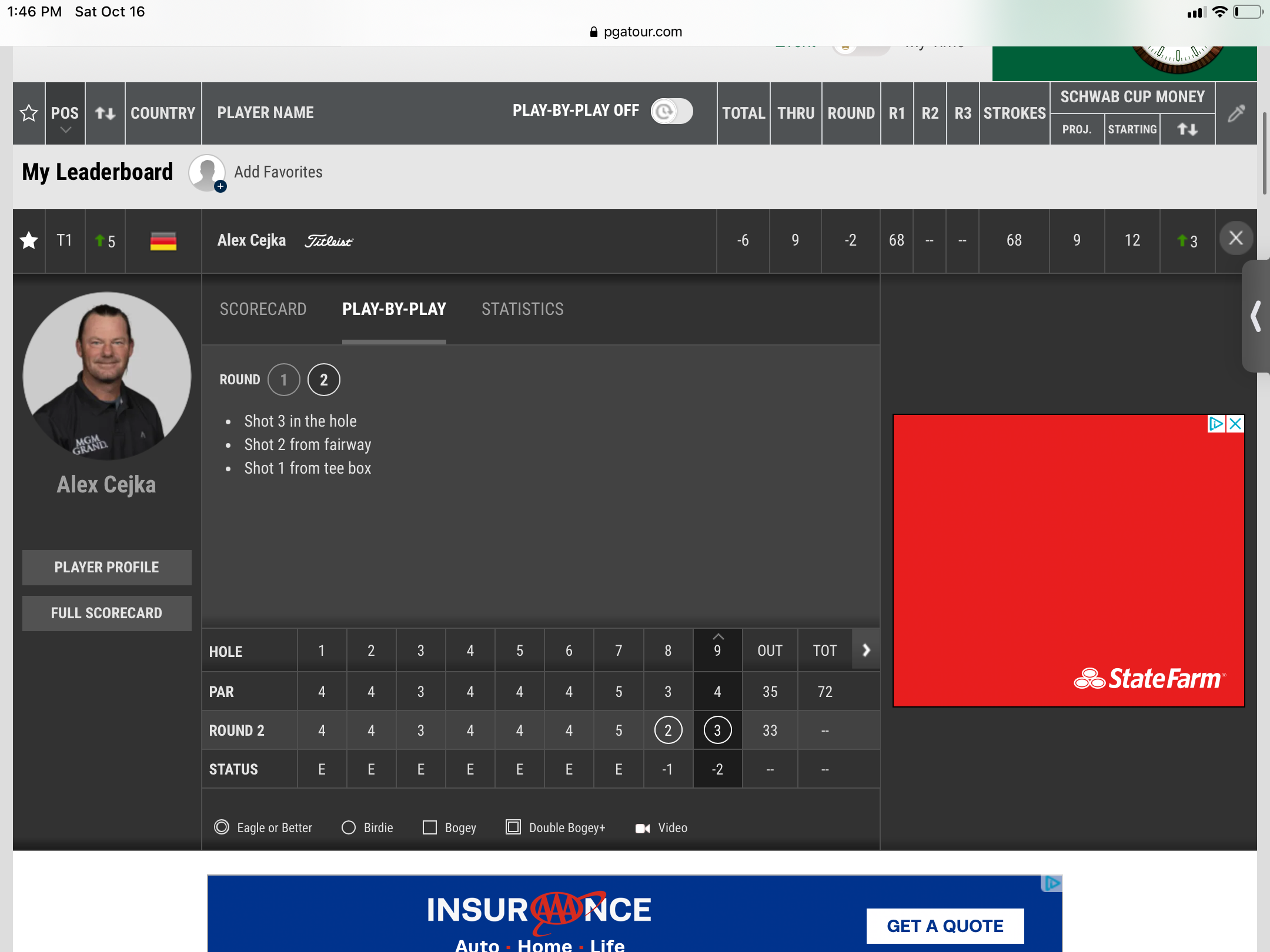Select hole 8 in the scorecard
1270x952 pixels.
[x=668, y=651]
